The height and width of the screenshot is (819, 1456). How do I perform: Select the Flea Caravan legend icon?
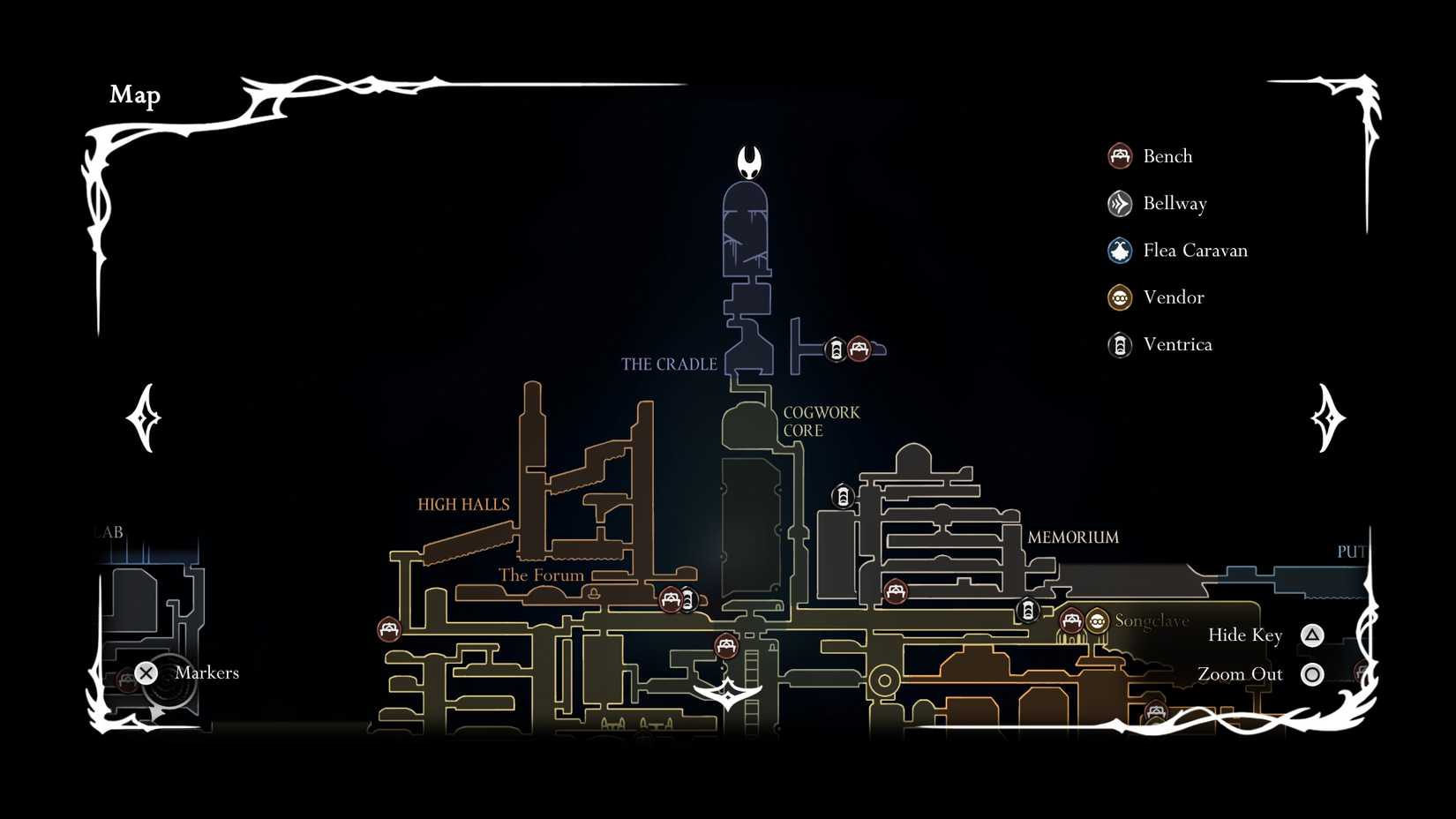1119,251
